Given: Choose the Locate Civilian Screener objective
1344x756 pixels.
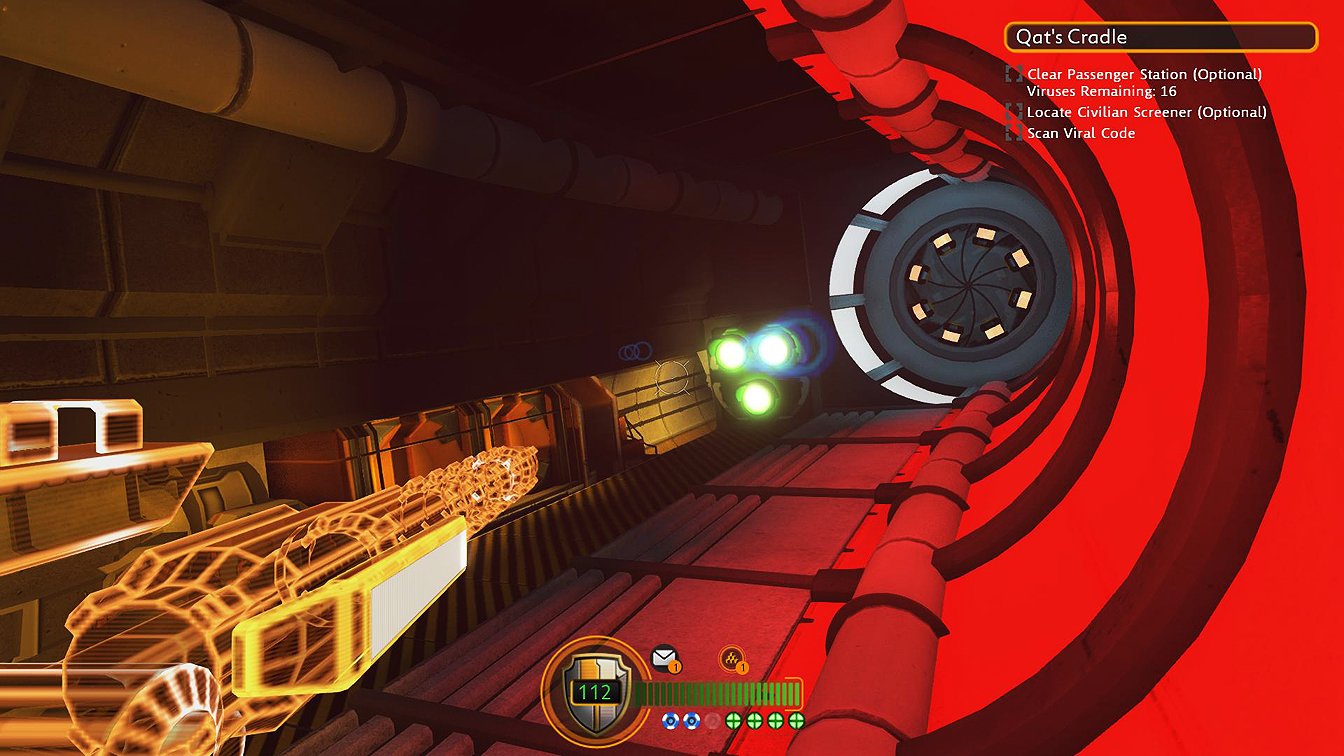Looking at the screenshot, I should [x=1146, y=112].
